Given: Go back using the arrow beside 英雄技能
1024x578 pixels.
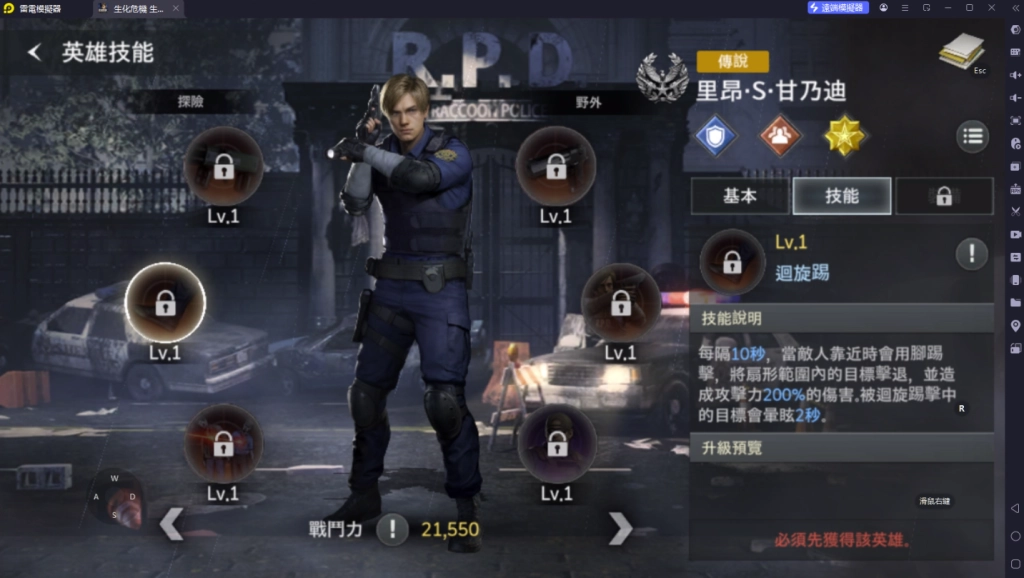Looking at the screenshot, I should pos(35,52).
